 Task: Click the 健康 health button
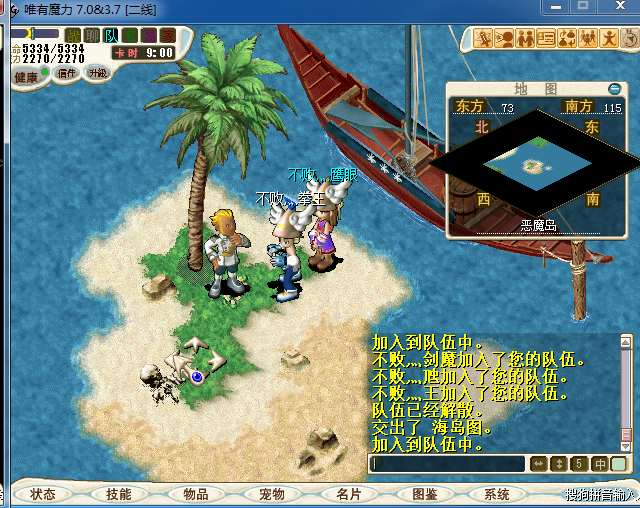pyautogui.click(x=26, y=77)
